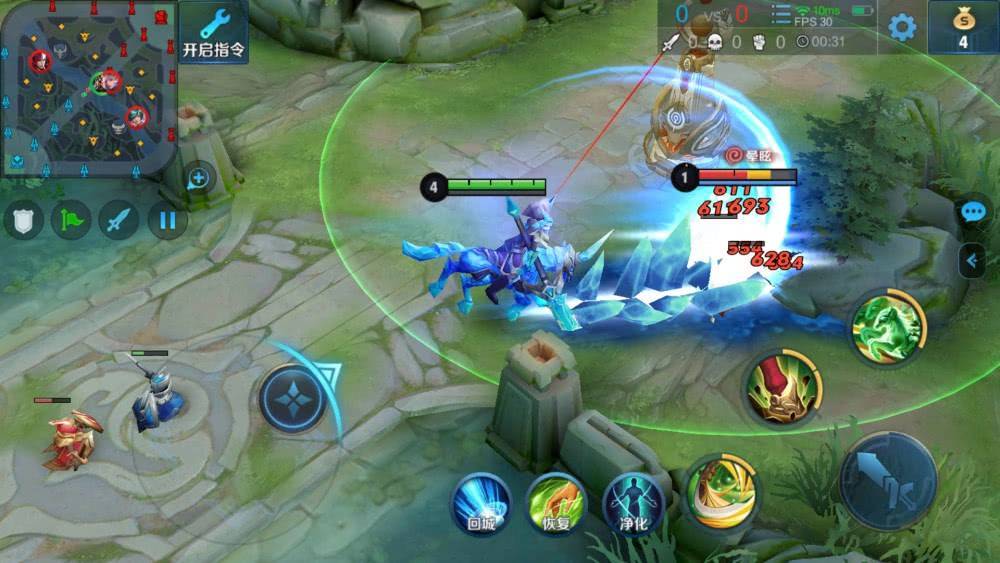This screenshot has width=1000, height=563.
Task: Cast the red banner second skill
Action: [783, 389]
